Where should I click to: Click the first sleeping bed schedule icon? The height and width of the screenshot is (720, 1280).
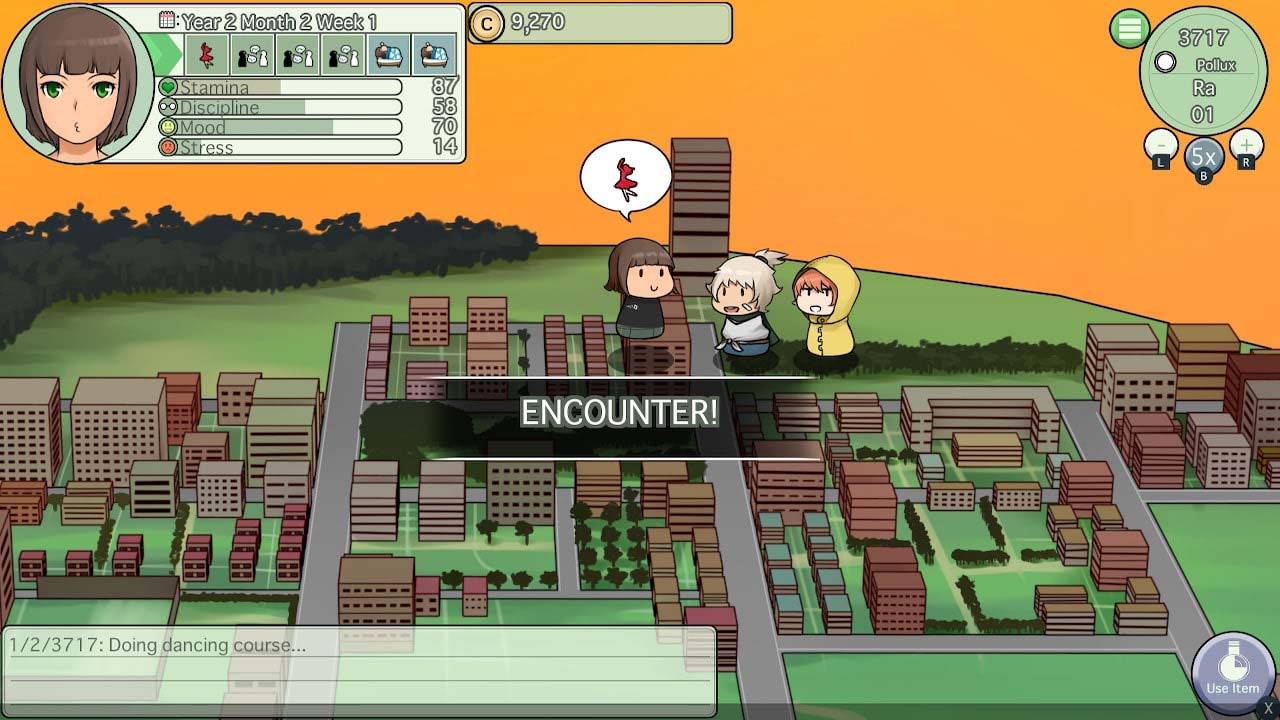(389, 56)
